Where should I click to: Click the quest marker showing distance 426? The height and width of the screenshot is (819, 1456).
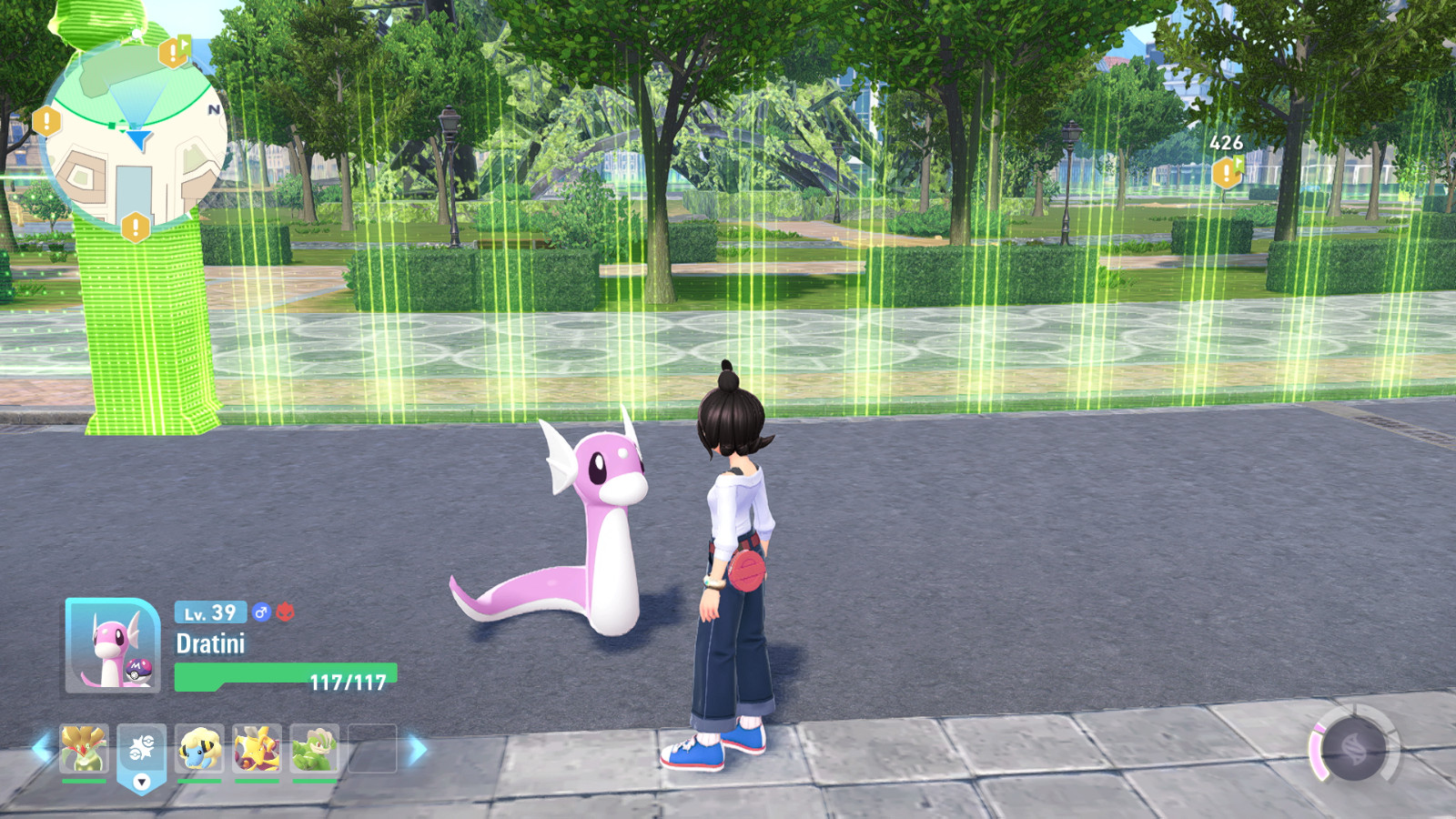(x=1227, y=171)
